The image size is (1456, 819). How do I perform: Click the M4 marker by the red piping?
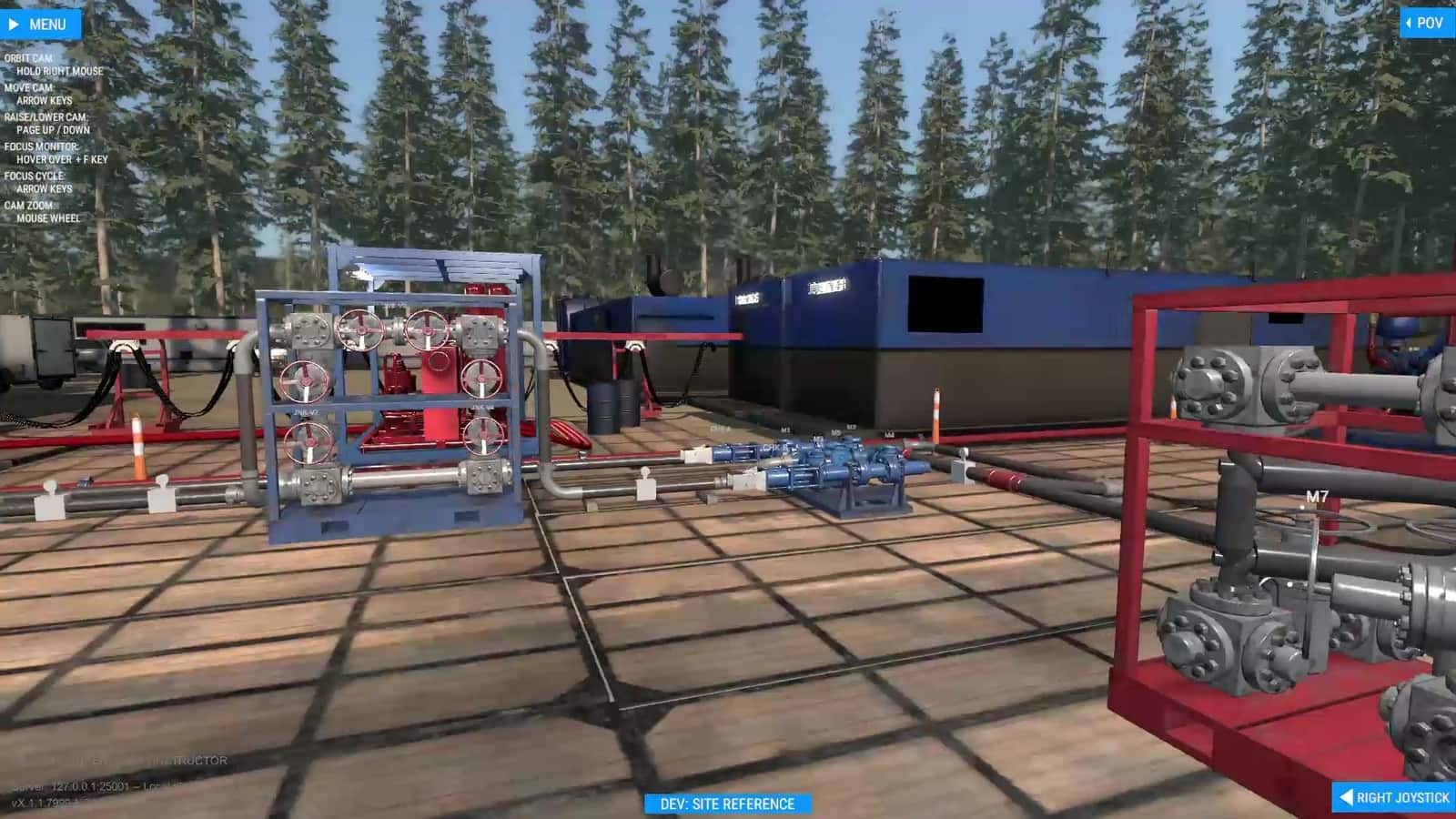coord(889,433)
